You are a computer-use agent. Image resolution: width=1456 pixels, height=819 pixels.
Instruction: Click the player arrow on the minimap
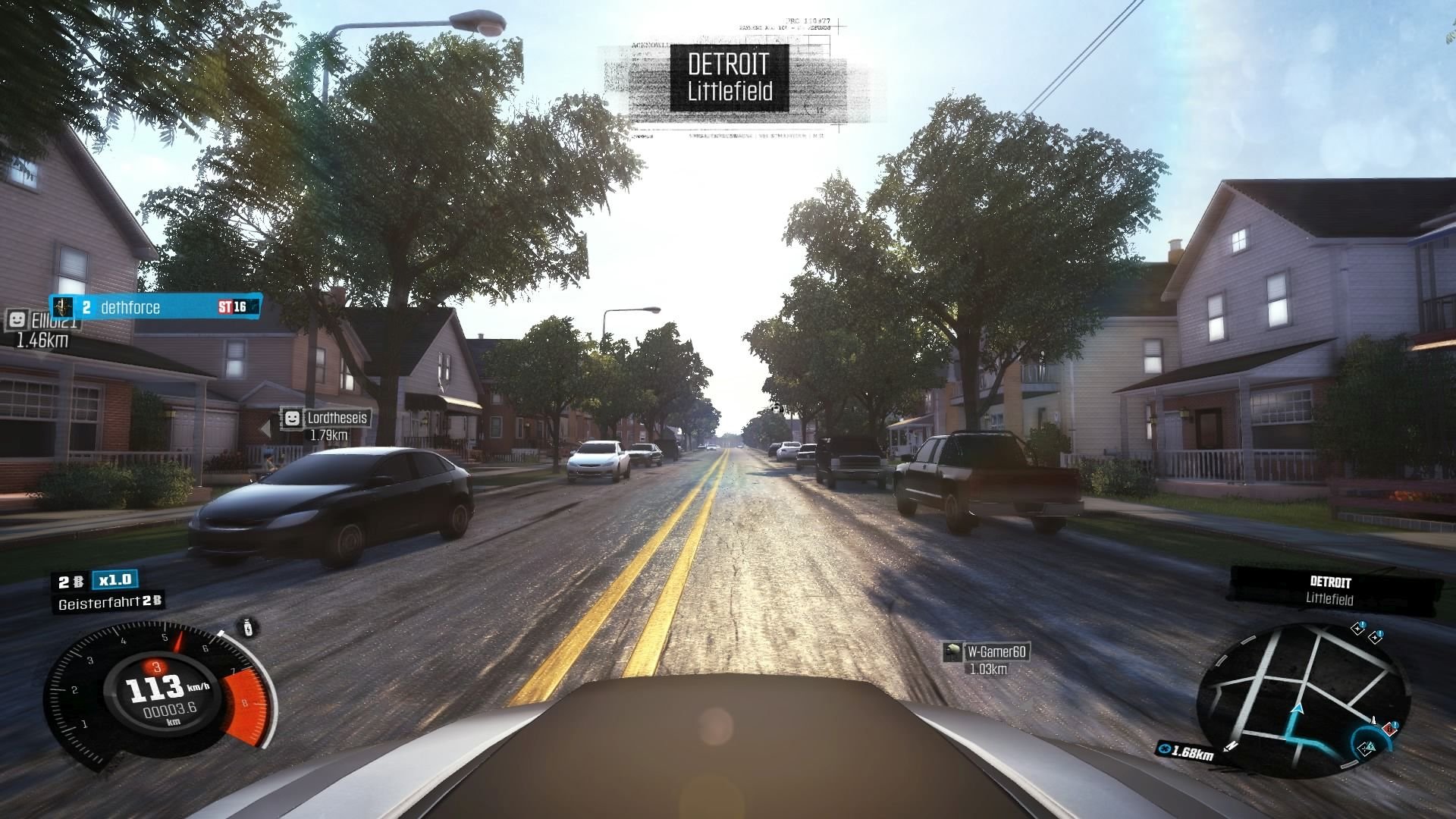tap(1298, 710)
